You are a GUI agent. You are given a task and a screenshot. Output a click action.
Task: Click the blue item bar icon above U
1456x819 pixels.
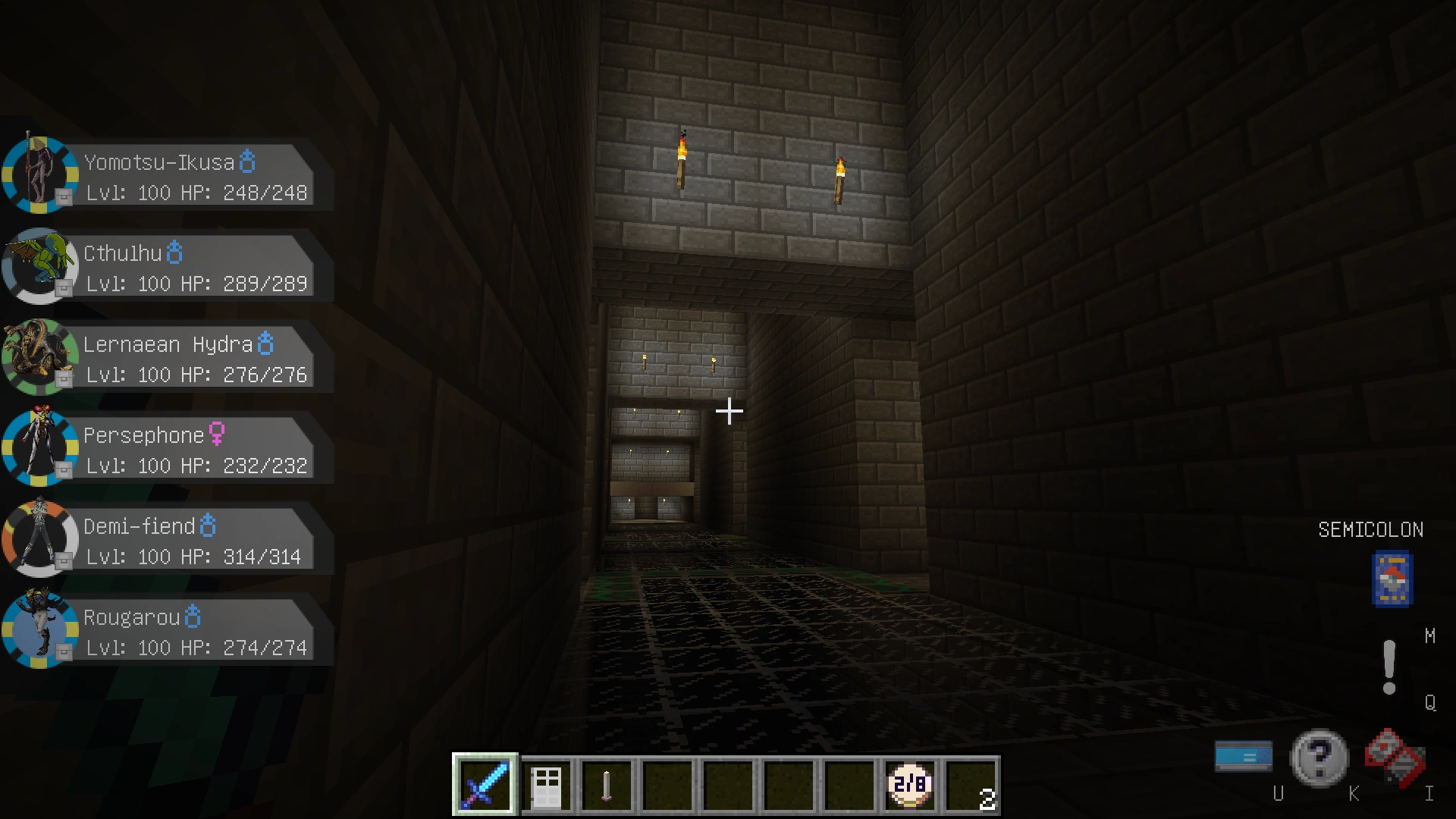point(1242,755)
